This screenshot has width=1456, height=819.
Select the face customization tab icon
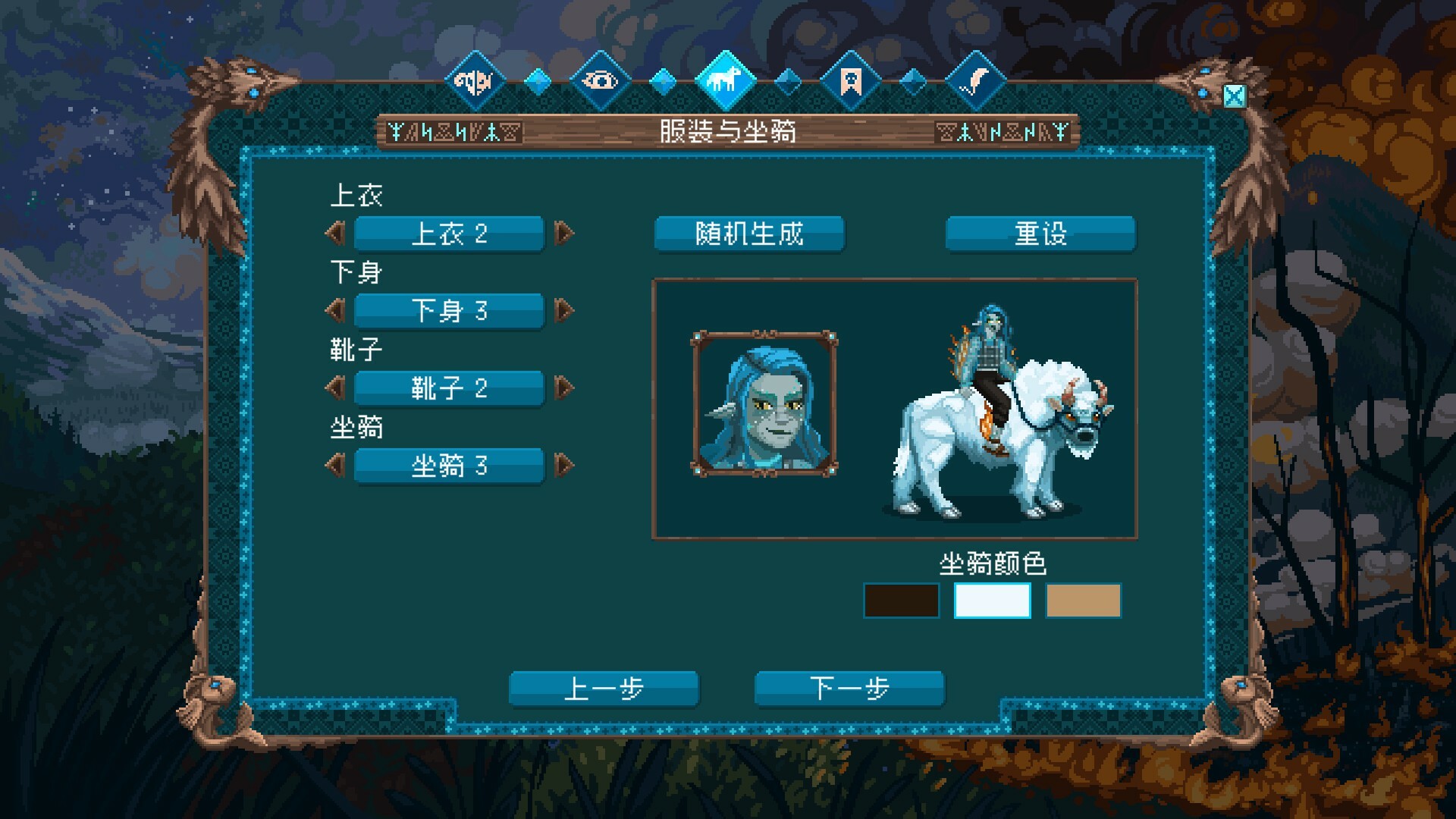pyautogui.click(x=475, y=81)
